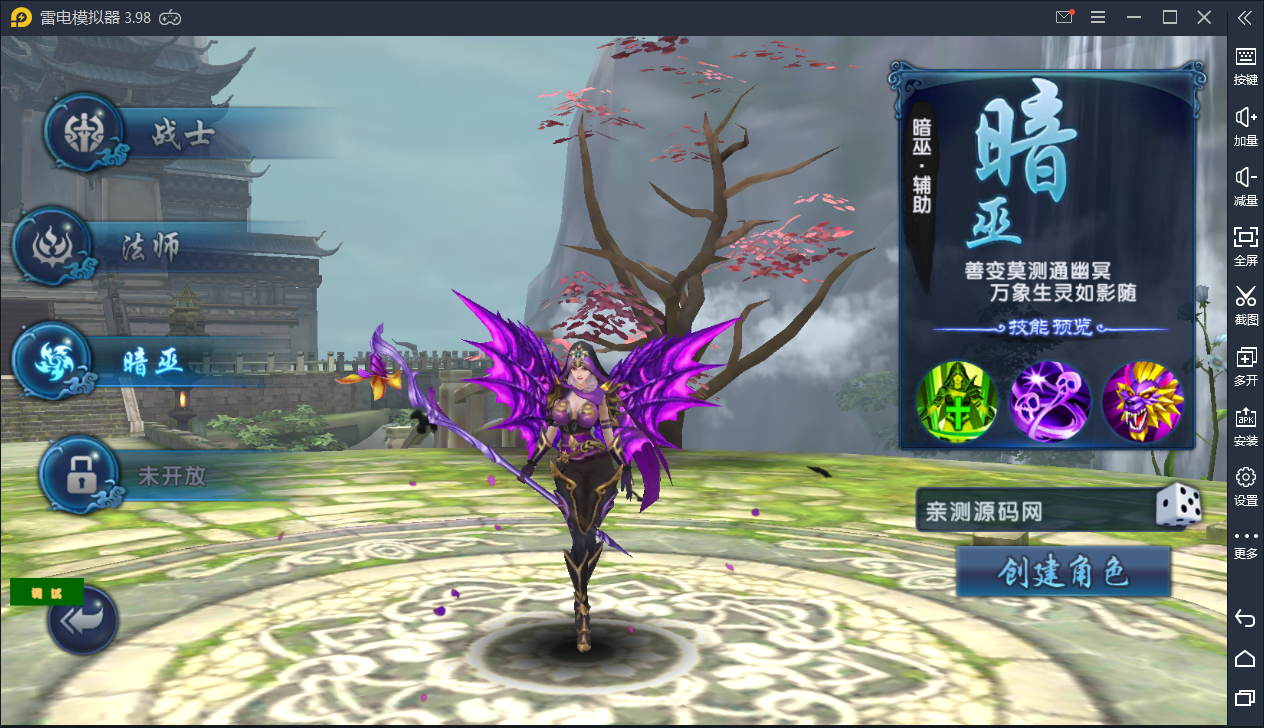Roll the dice for a random name
The height and width of the screenshot is (728, 1264).
point(1178,507)
